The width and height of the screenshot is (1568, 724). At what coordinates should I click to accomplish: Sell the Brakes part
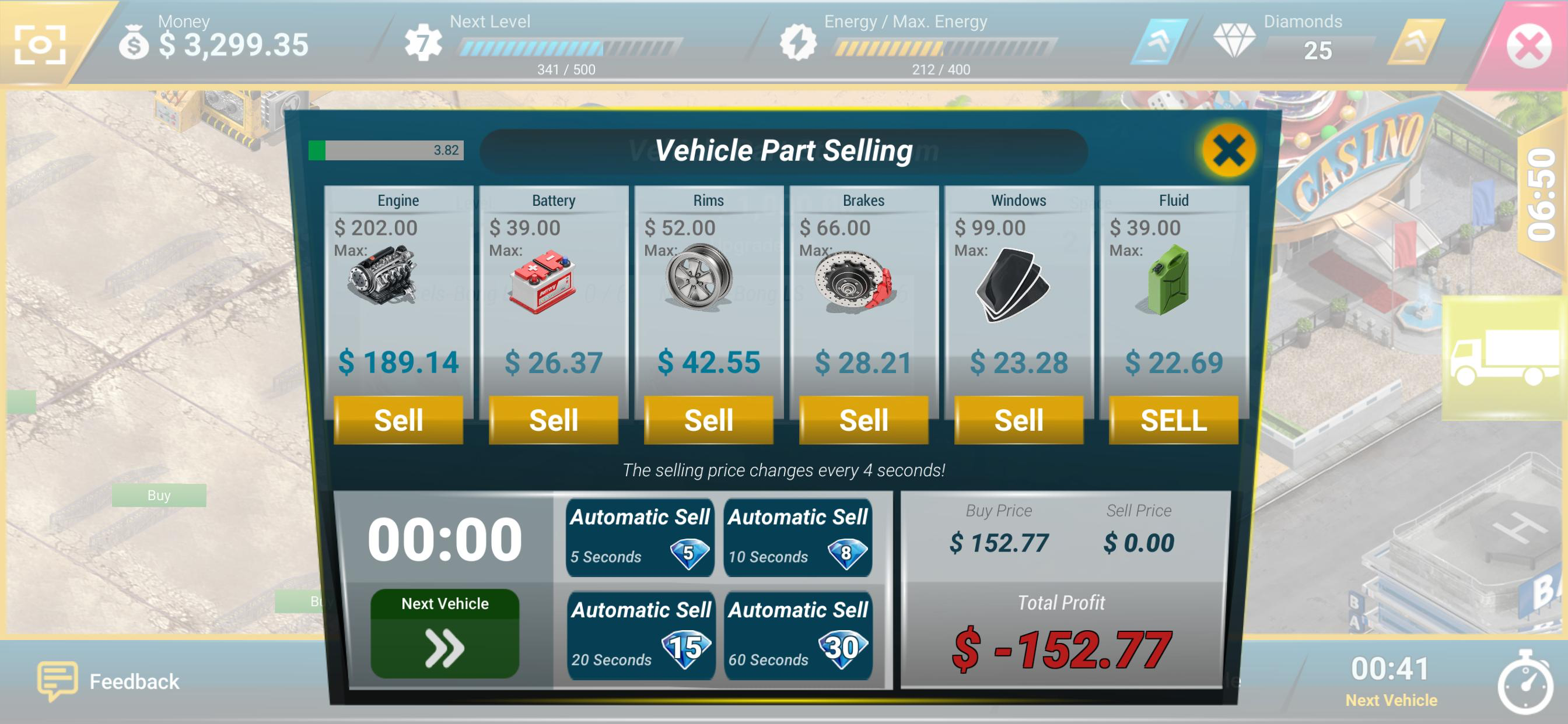click(863, 420)
